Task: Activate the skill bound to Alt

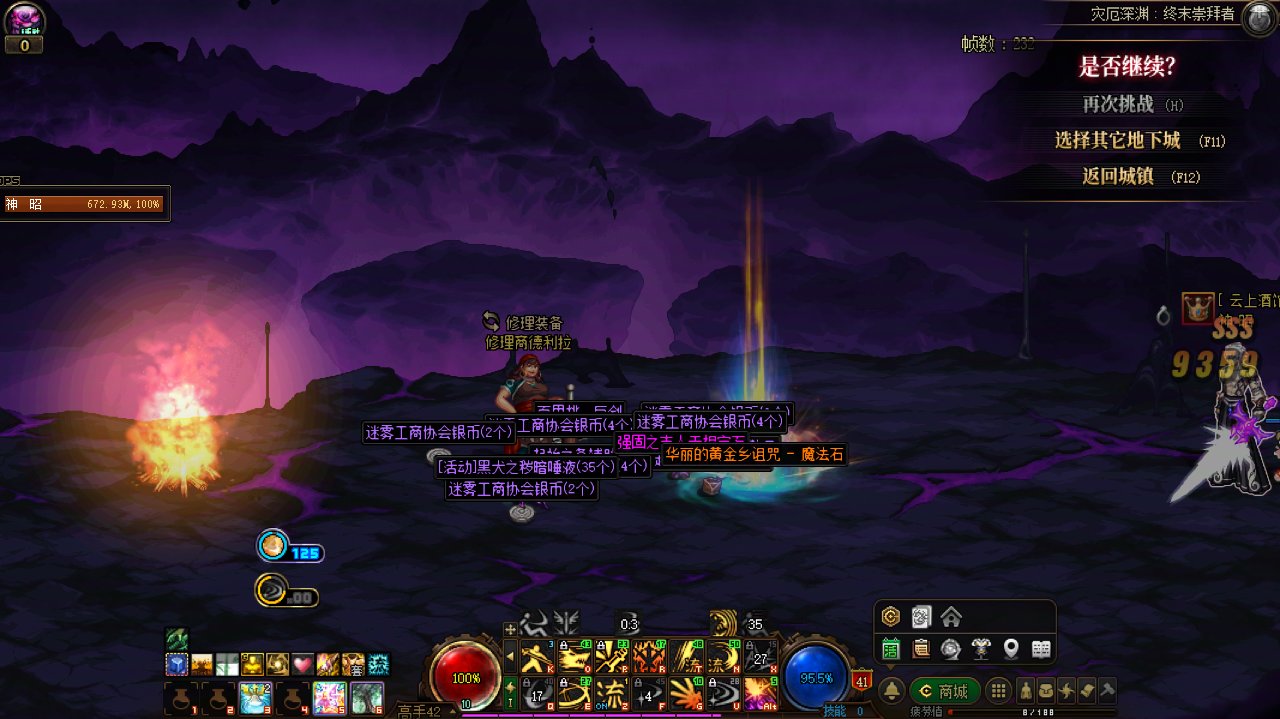Action: 760,692
